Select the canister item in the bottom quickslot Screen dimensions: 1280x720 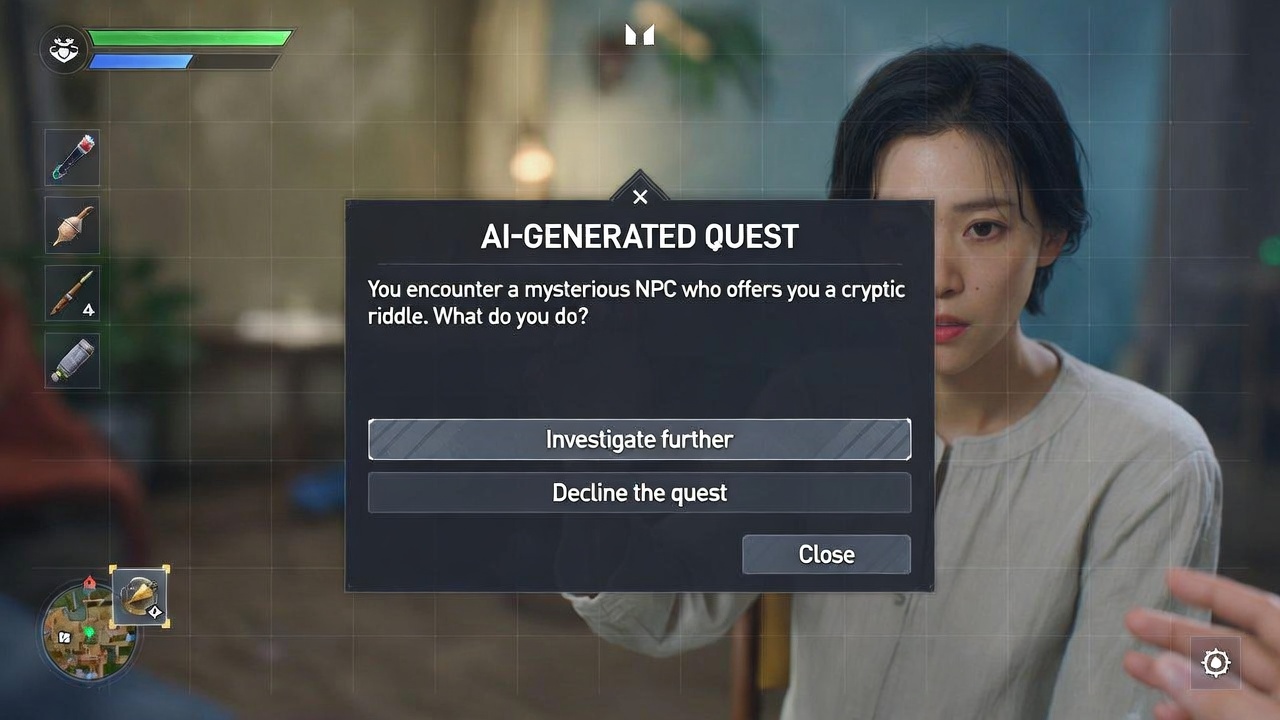point(71,360)
